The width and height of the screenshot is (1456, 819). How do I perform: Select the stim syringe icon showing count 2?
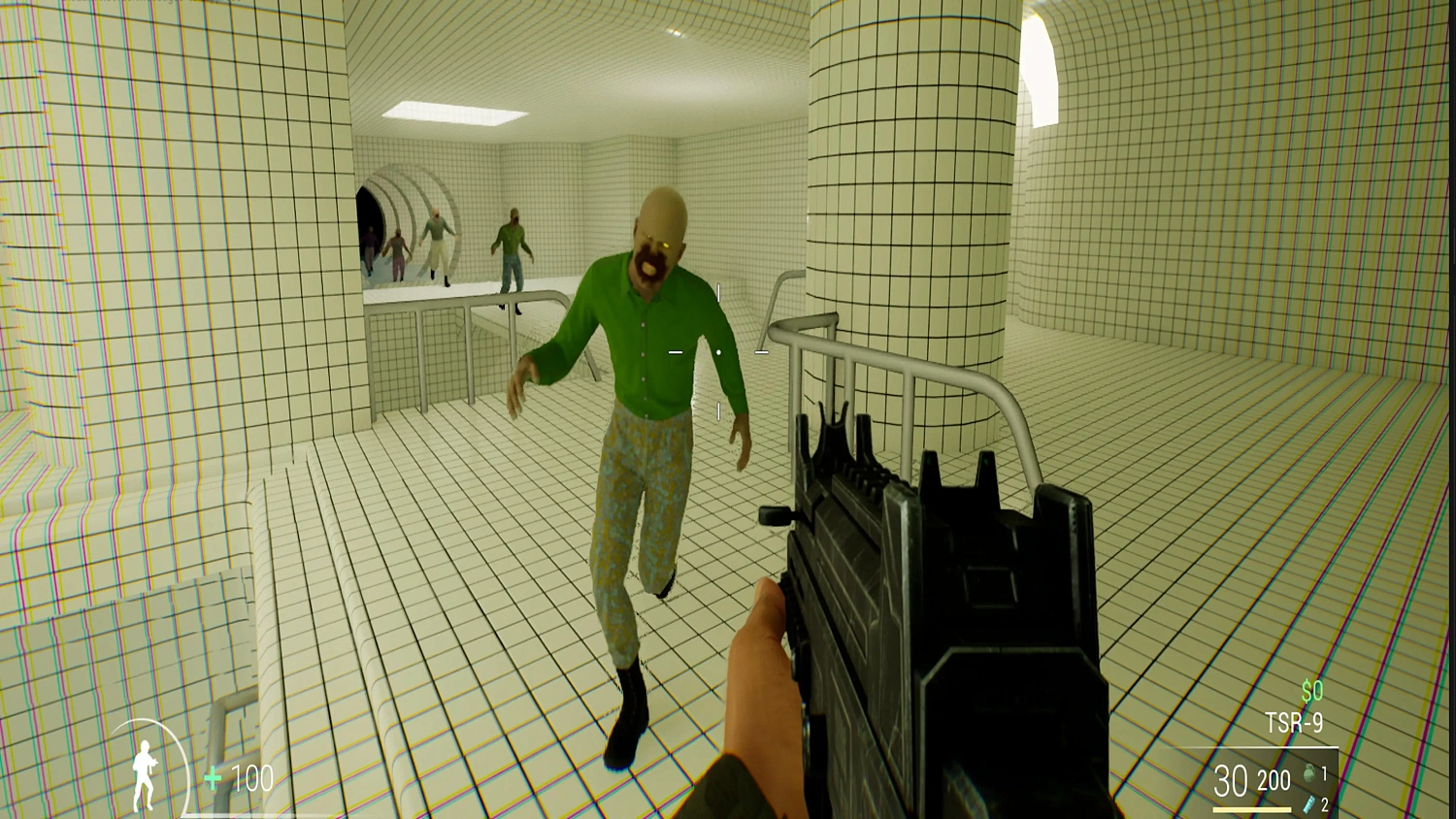coord(1307,804)
